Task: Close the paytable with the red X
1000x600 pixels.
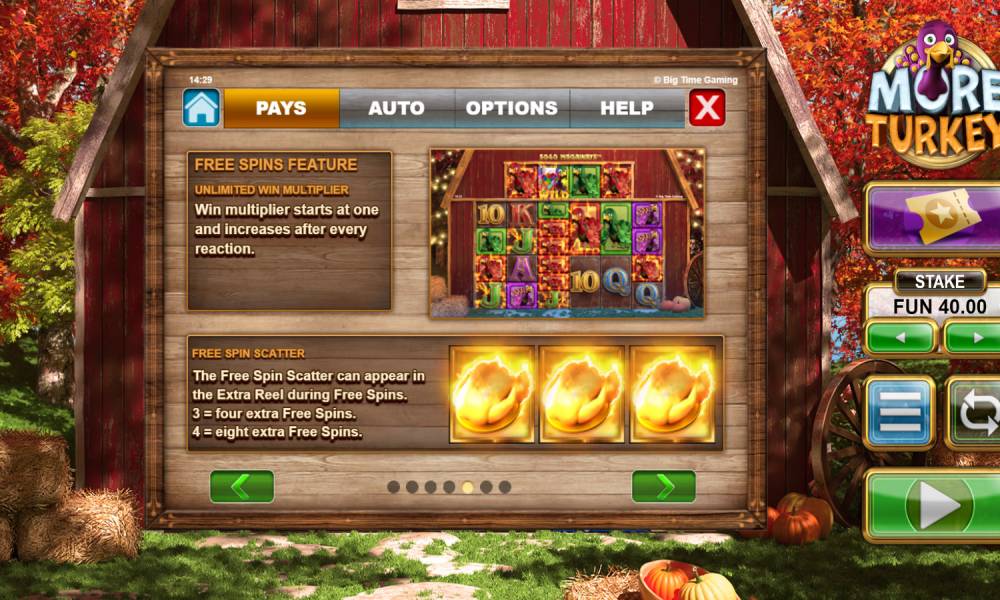Action: coord(707,108)
